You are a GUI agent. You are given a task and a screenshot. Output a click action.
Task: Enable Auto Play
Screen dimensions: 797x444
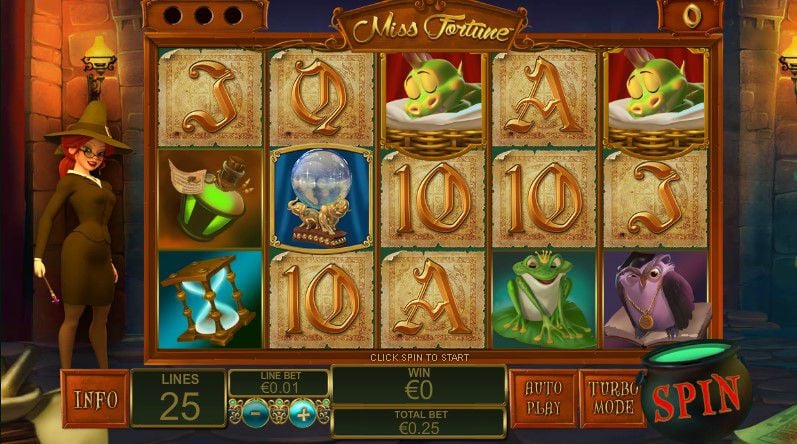pyautogui.click(x=543, y=397)
